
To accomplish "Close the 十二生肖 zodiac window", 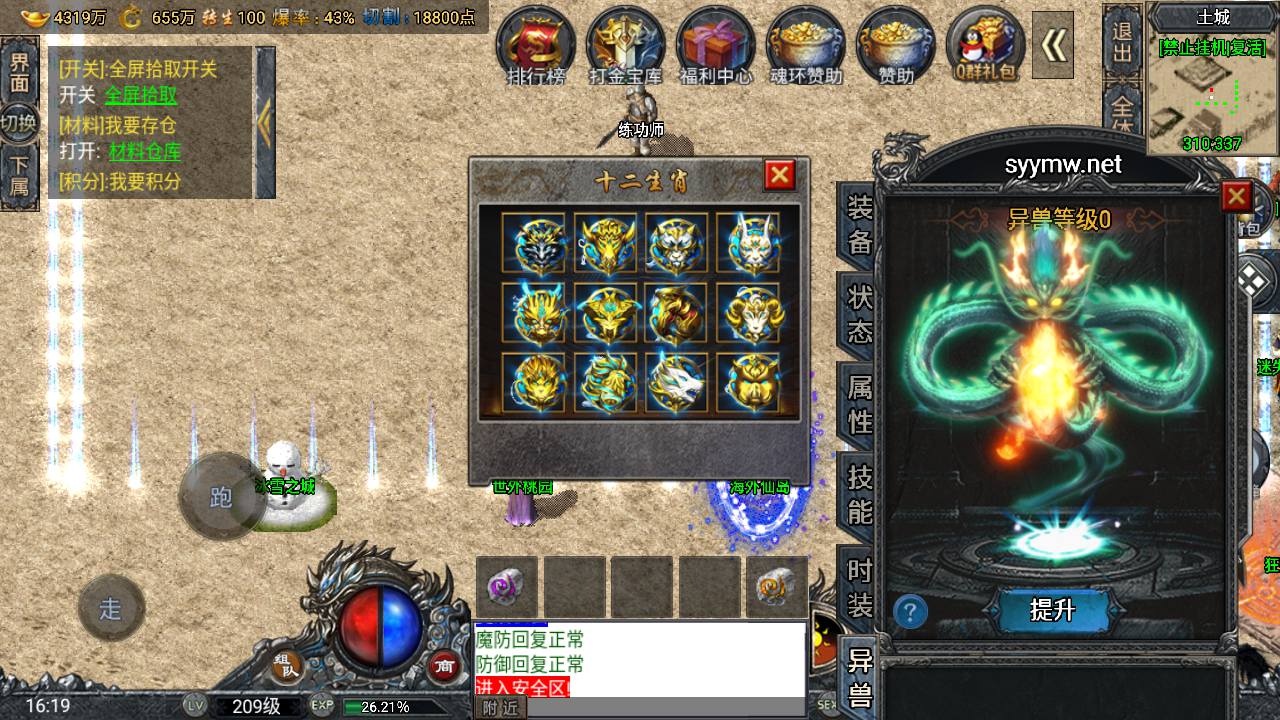I will [779, 176].
